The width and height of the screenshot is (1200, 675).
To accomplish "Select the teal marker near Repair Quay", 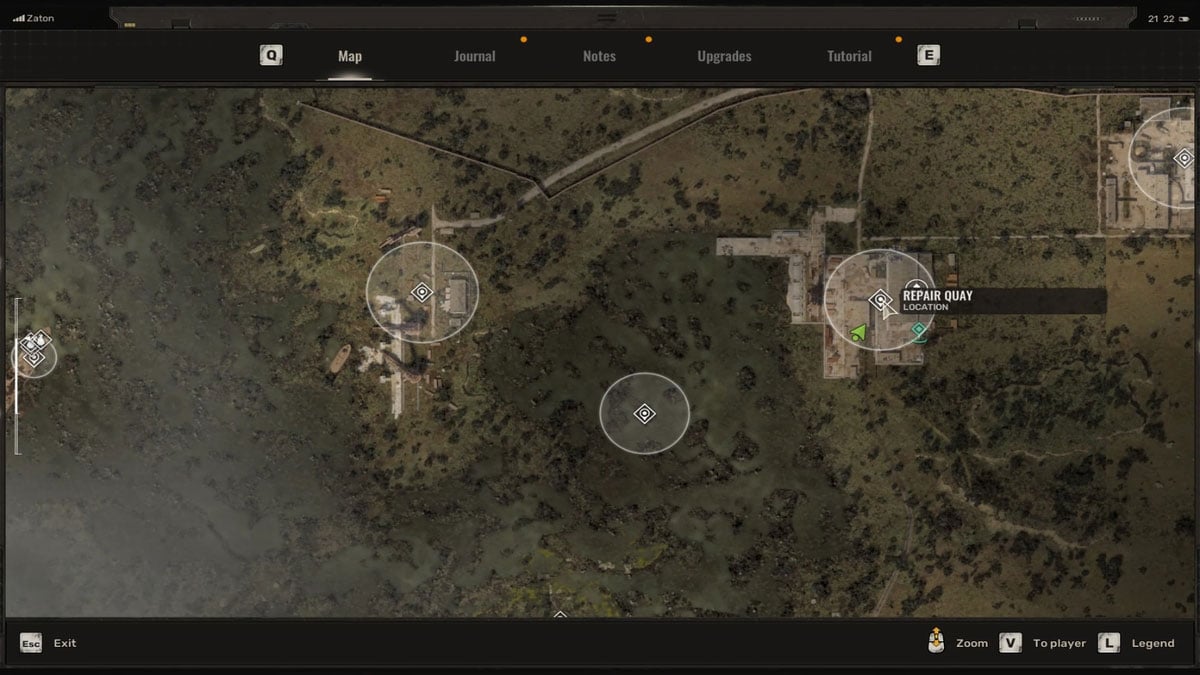I will [919, 329].
